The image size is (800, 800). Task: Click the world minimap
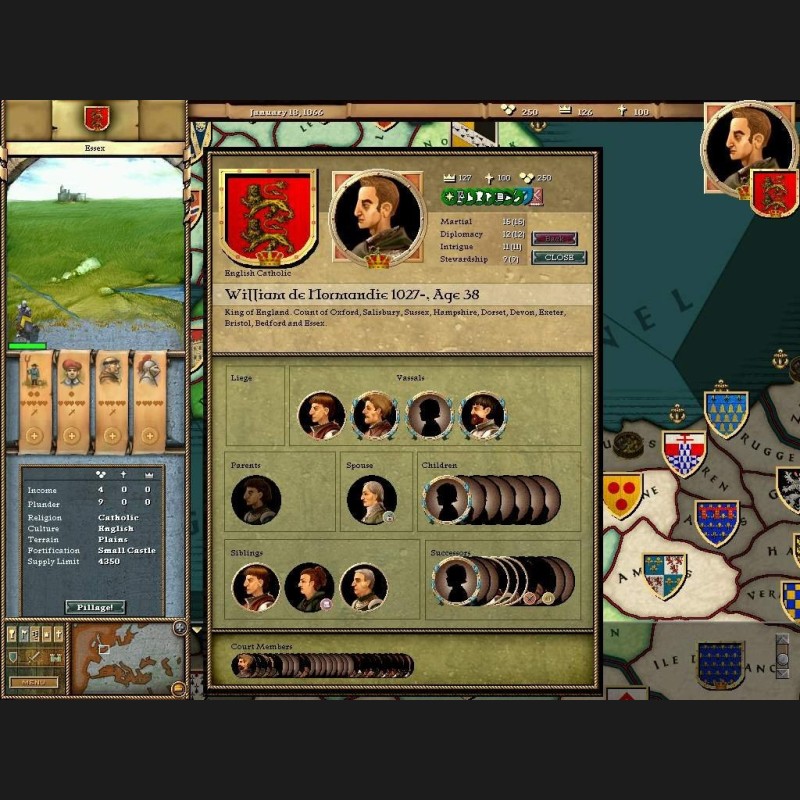click(118, 658)
